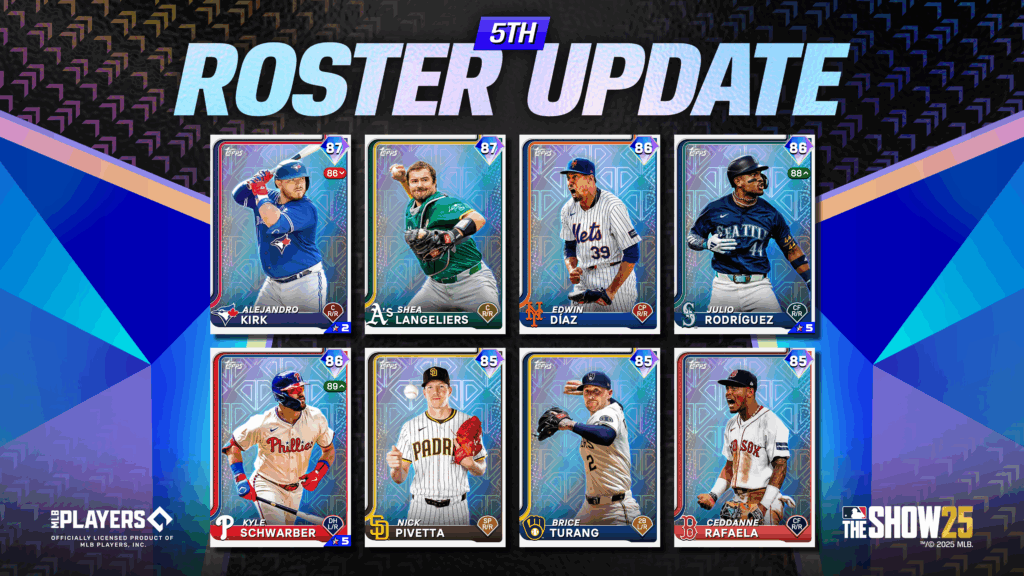Open Edwin Díaz's Mets card

click(590, 235)
